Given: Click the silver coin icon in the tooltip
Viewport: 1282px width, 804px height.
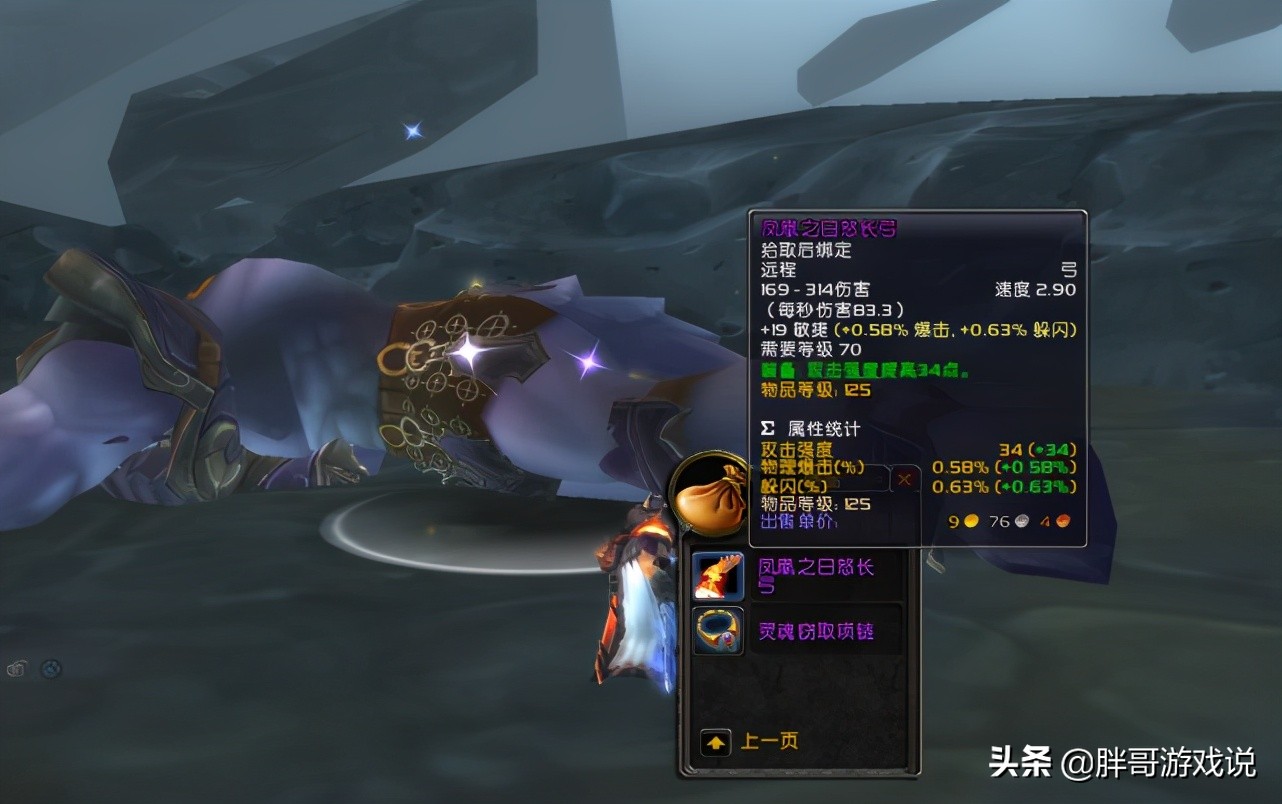Looking at the screenshot, I should pos(1020,521).
